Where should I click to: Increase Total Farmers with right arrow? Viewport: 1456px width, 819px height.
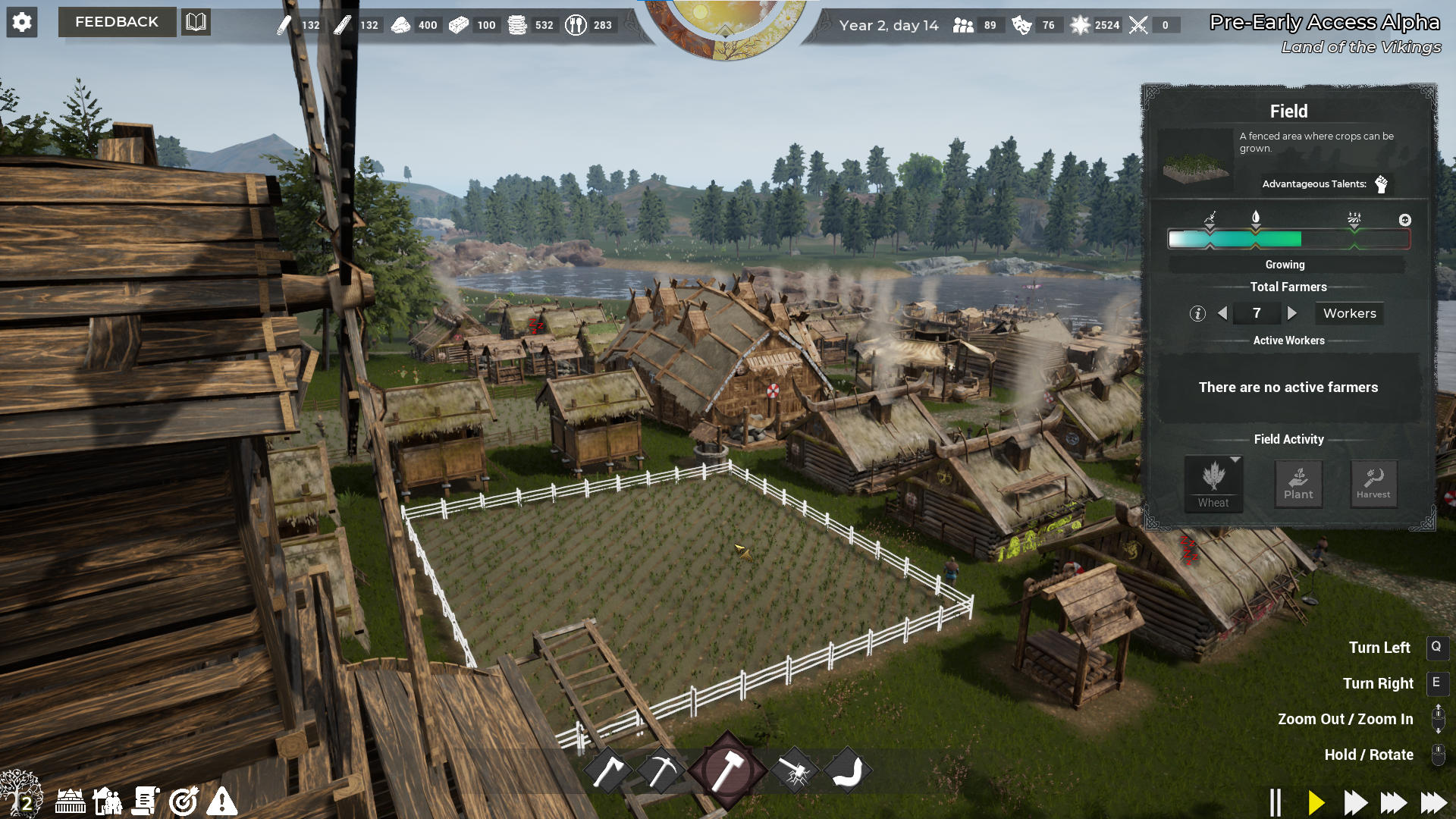tap(1292, 313)
